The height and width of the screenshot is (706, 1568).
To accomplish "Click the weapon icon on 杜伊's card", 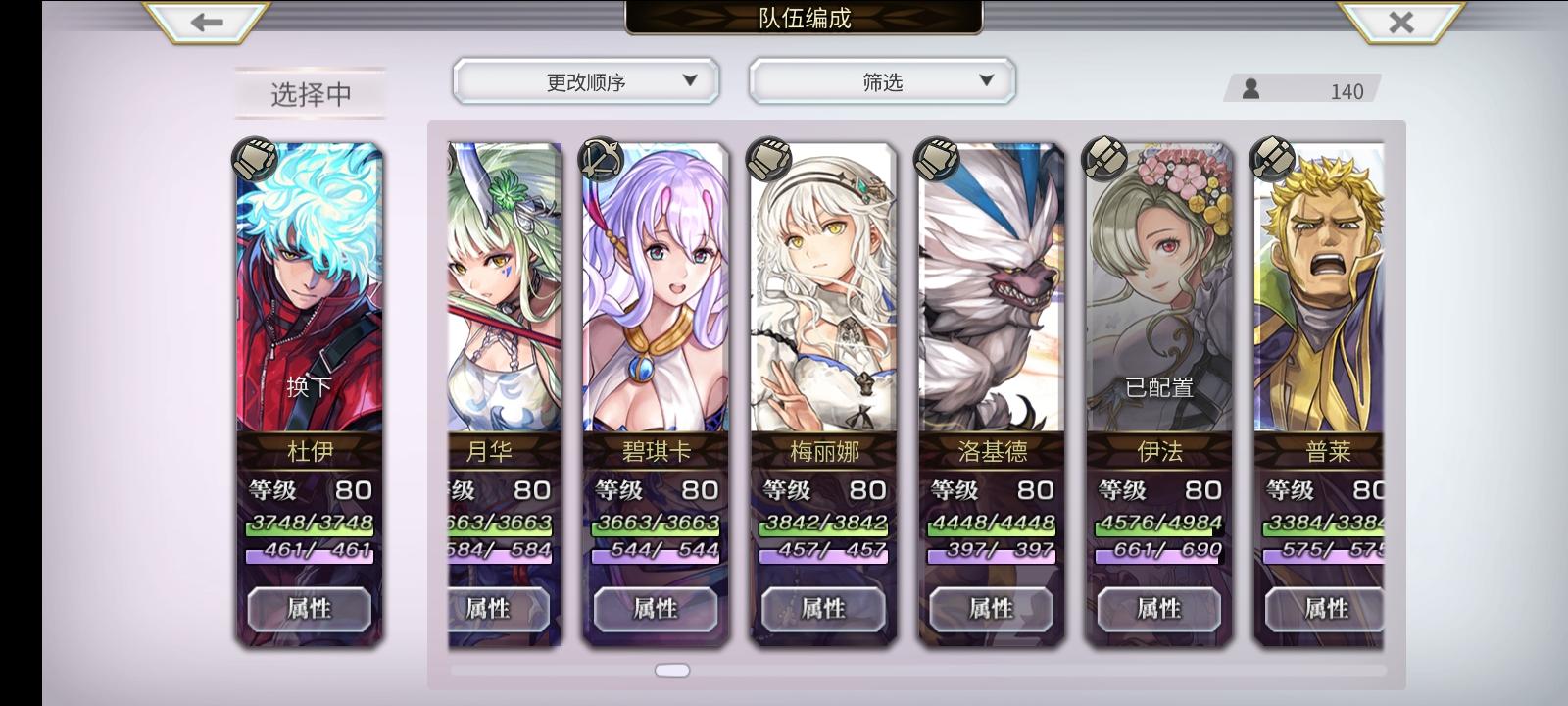I will (253, 159).
